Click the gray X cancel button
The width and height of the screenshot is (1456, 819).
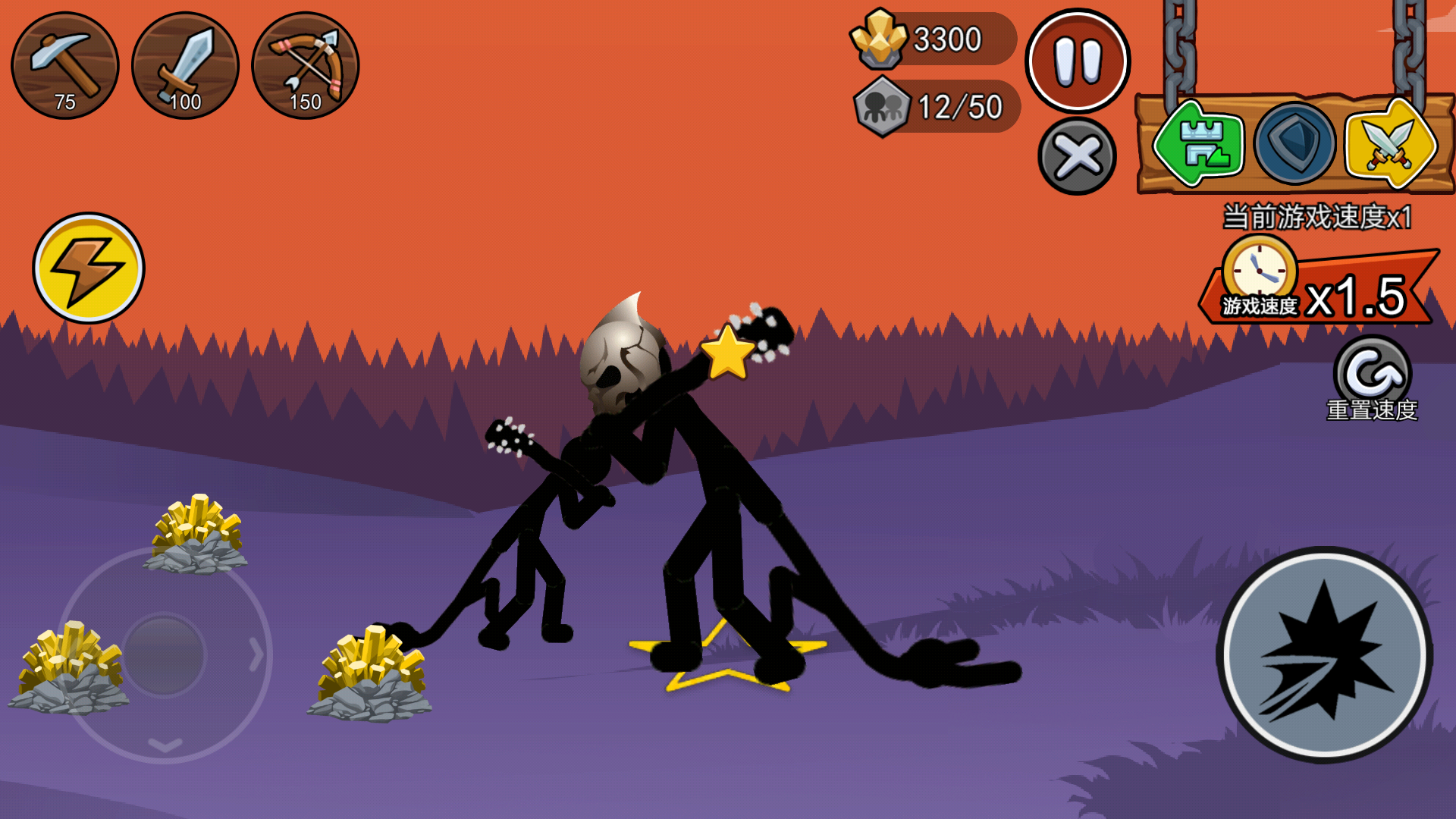(1077, 156)
